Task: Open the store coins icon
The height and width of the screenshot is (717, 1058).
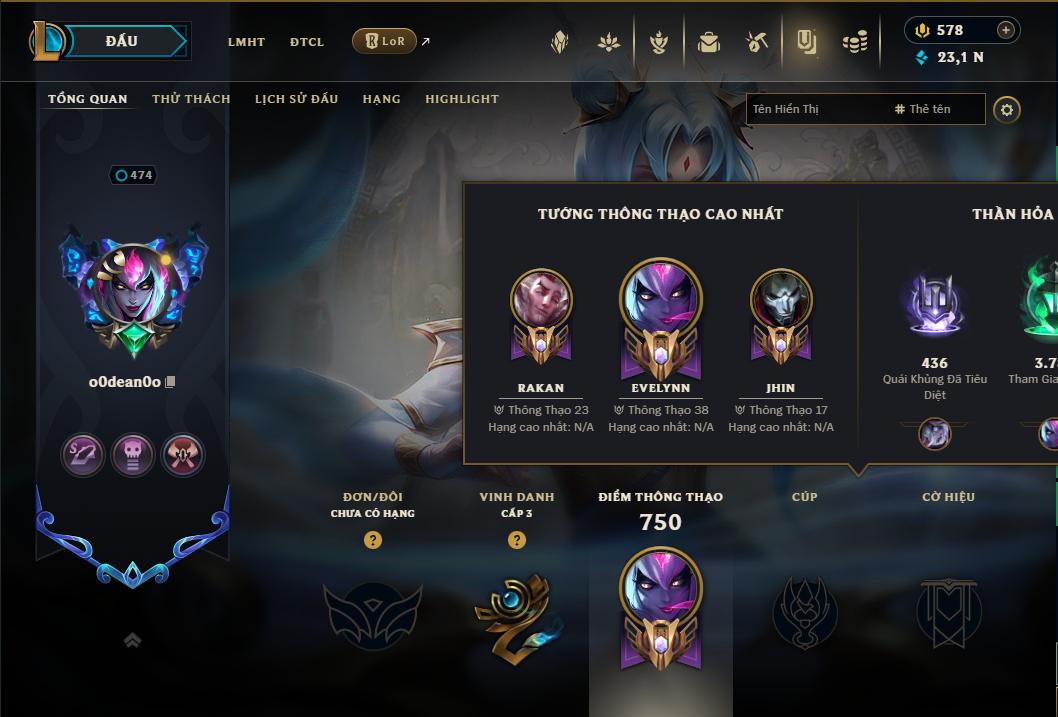Action: point(855,42)
